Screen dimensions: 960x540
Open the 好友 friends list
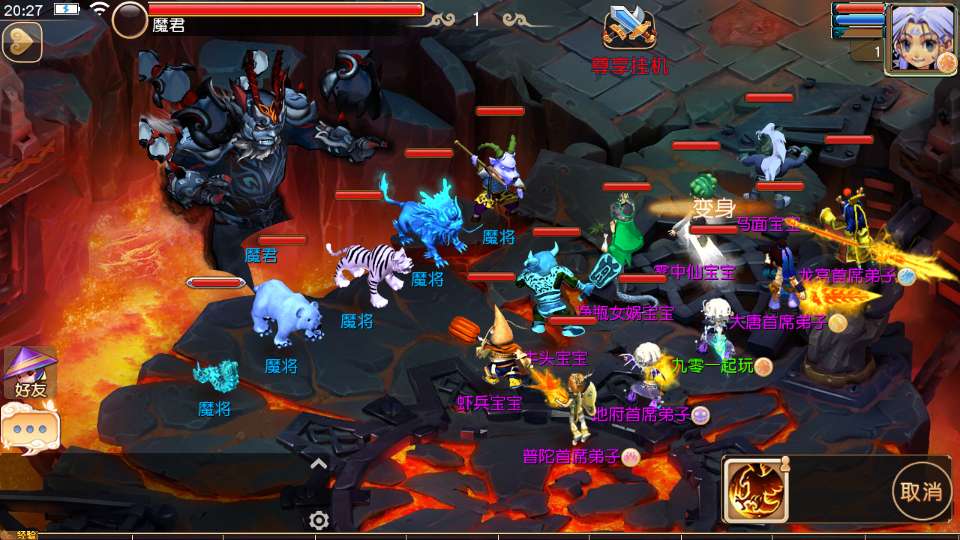[29, 372]
